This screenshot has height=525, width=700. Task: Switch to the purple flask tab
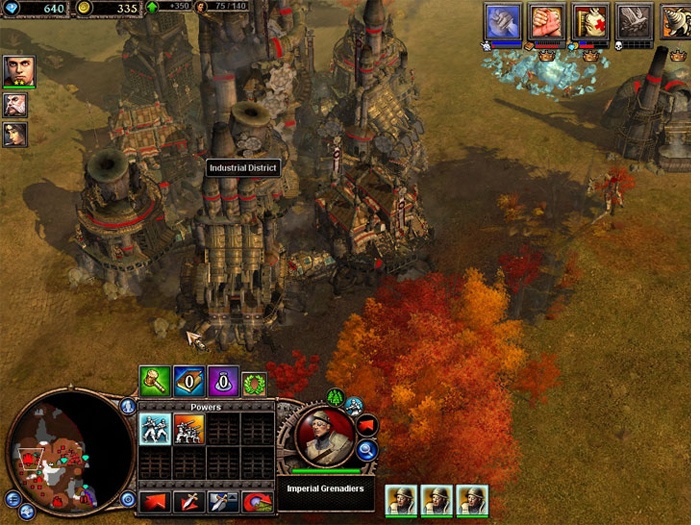(x=222, y=380)
